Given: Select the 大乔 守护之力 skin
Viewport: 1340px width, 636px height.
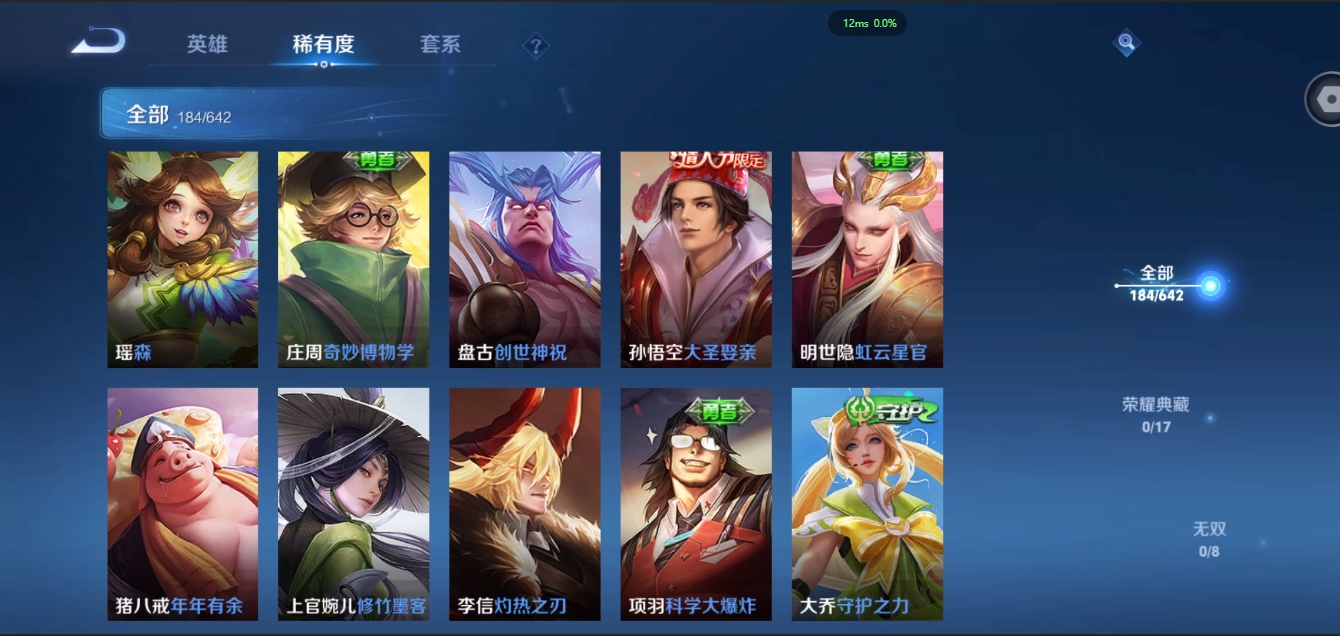Looking at the screenshot, I should tap(867, 504).
